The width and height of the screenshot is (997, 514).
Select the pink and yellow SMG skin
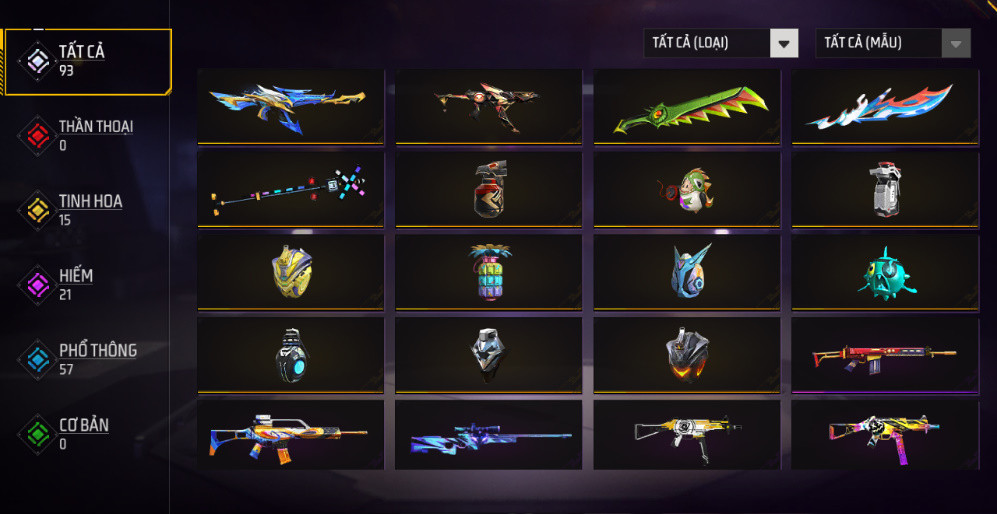(885, 435)
